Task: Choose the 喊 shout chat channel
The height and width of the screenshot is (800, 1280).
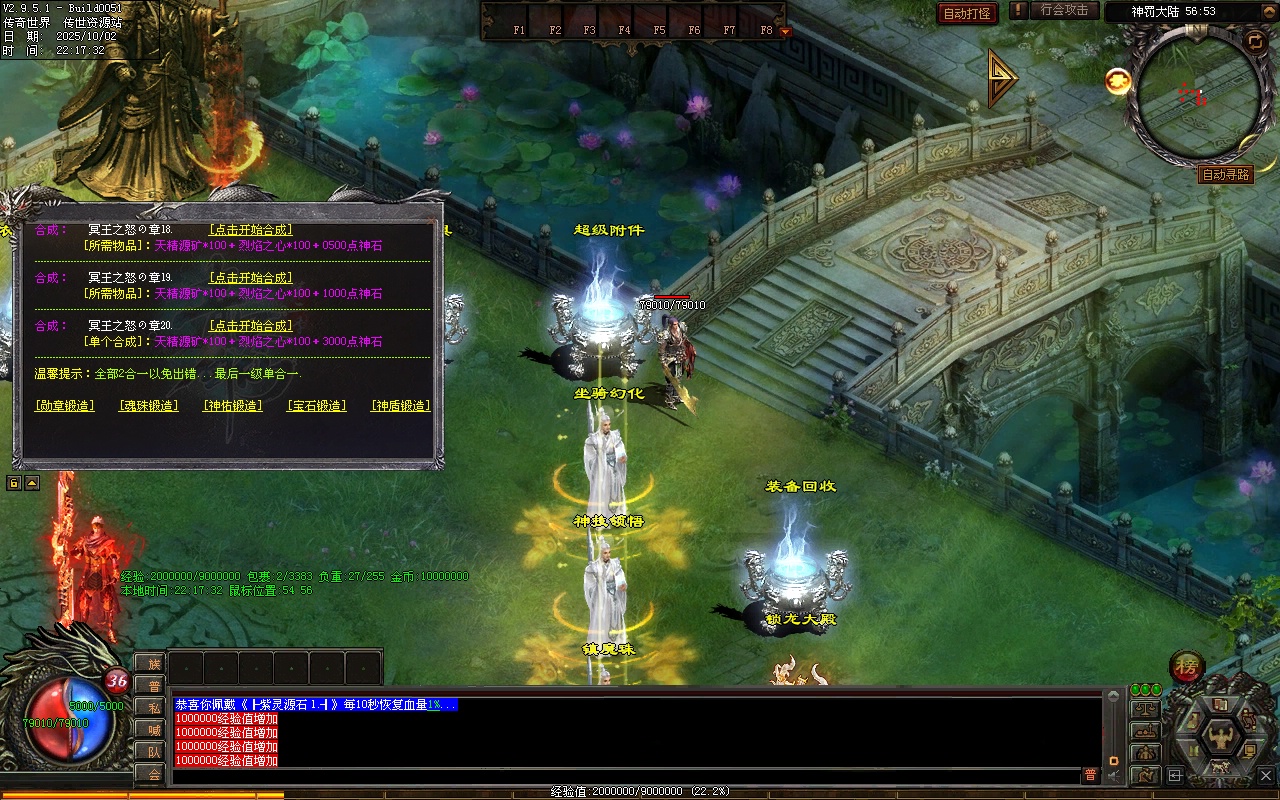Action: [153, 730]
